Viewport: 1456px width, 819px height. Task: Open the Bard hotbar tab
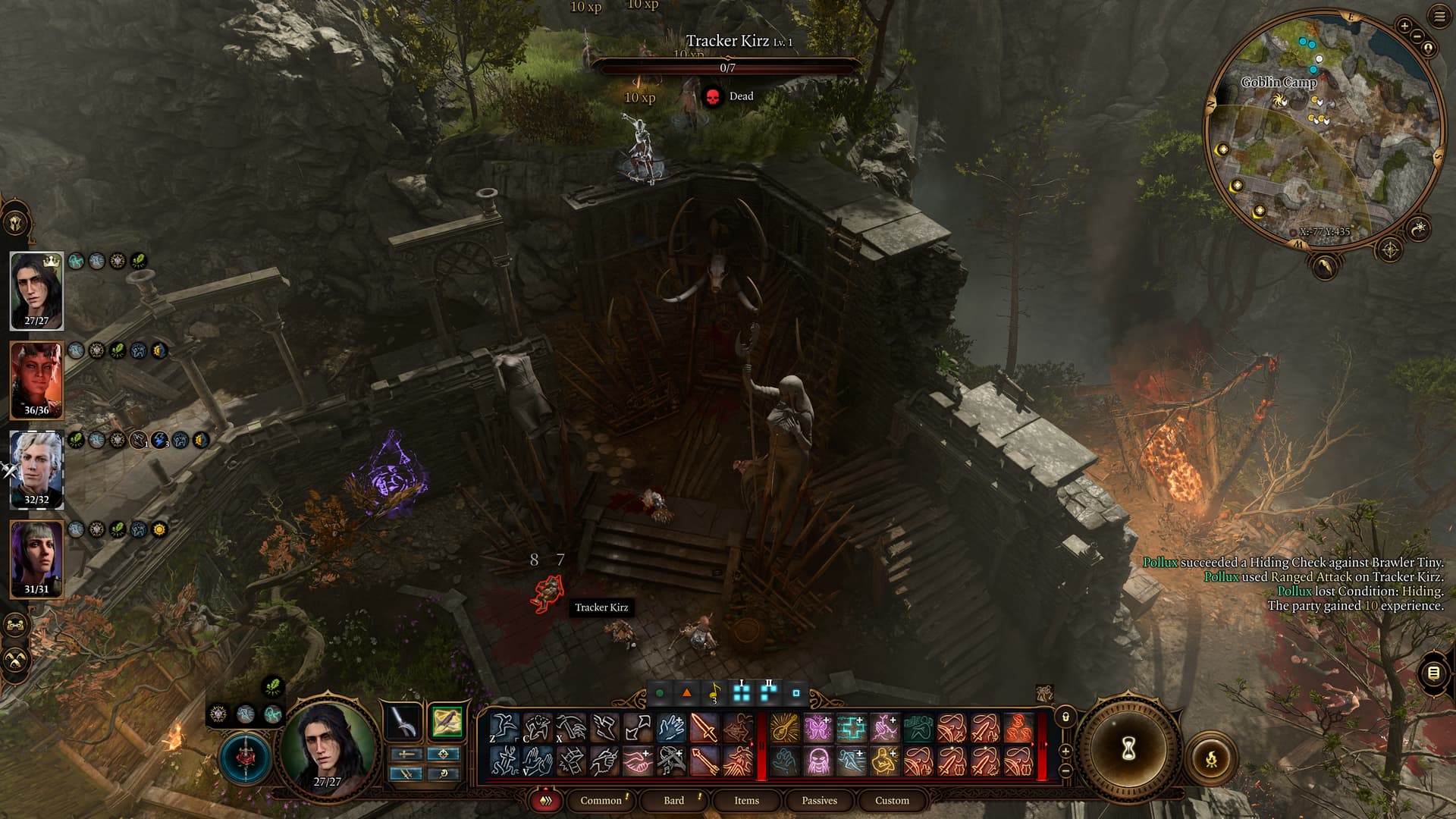tap(673, 800)
